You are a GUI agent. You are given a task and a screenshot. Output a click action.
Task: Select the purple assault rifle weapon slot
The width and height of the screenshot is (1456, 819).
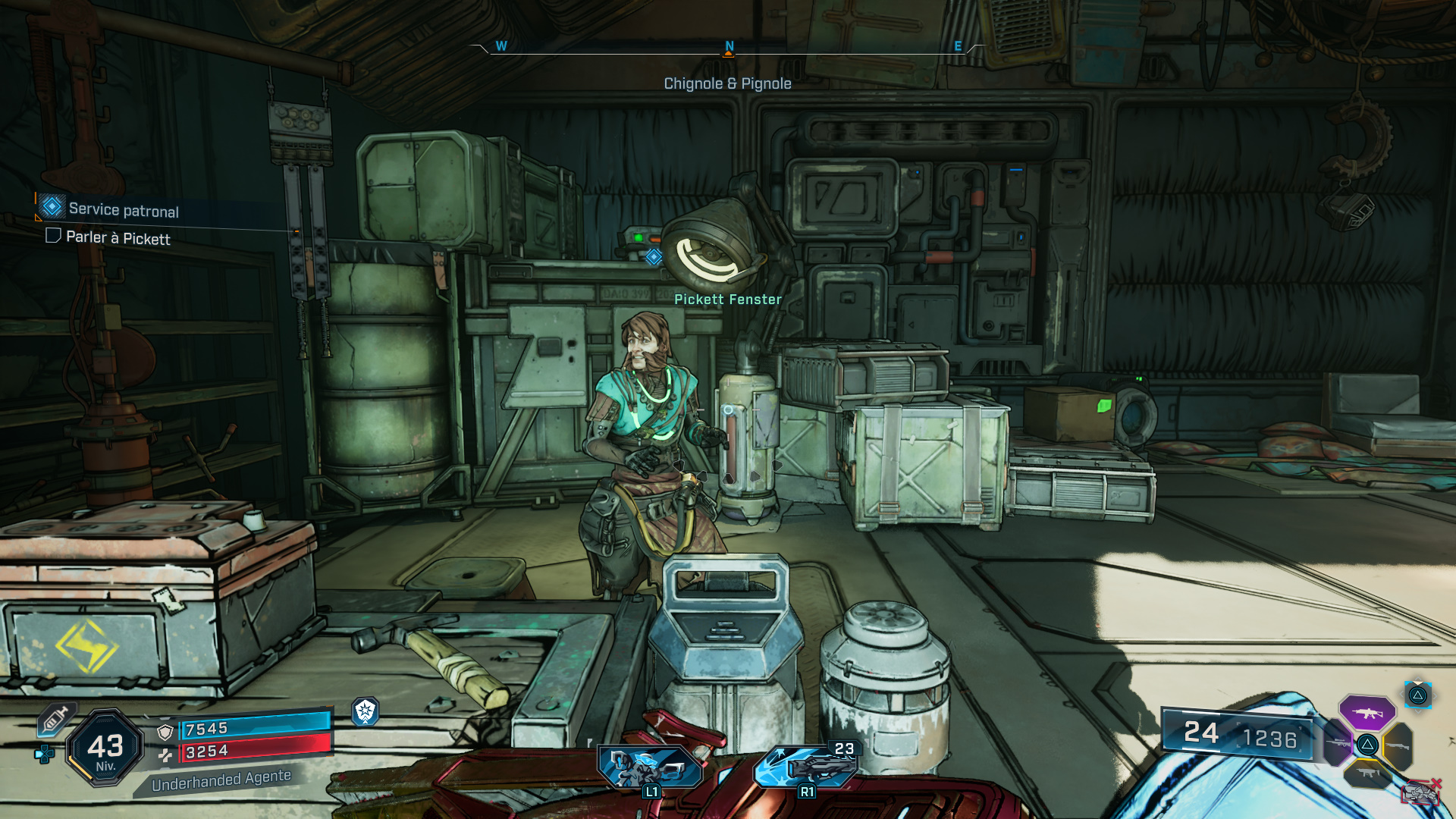click(1367, 713)
